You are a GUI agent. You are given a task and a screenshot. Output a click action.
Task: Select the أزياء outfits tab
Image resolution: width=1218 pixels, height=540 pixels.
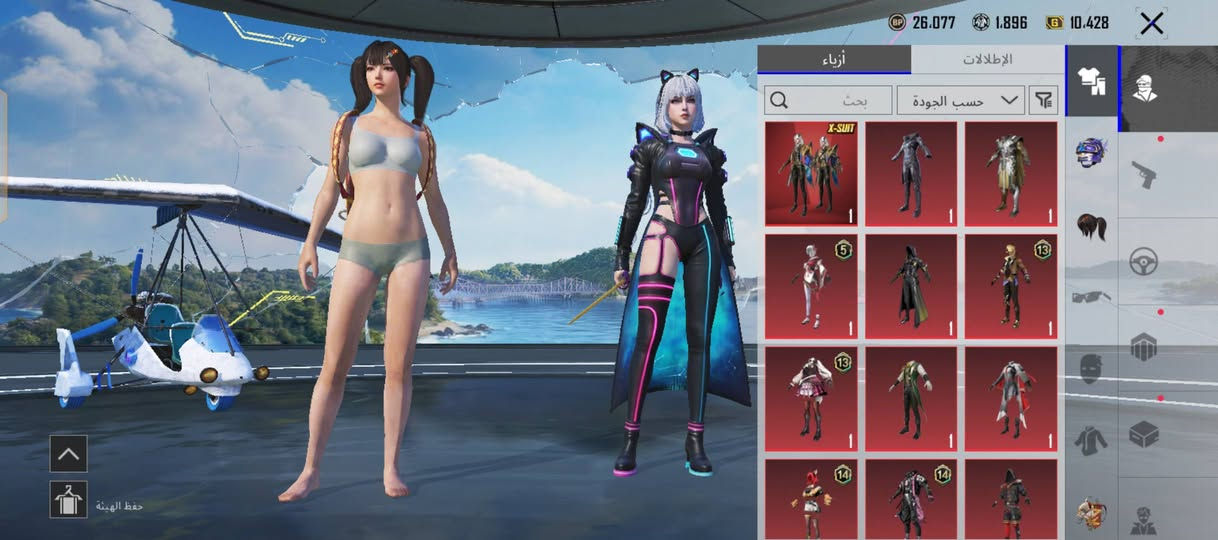tap(834, 59)
